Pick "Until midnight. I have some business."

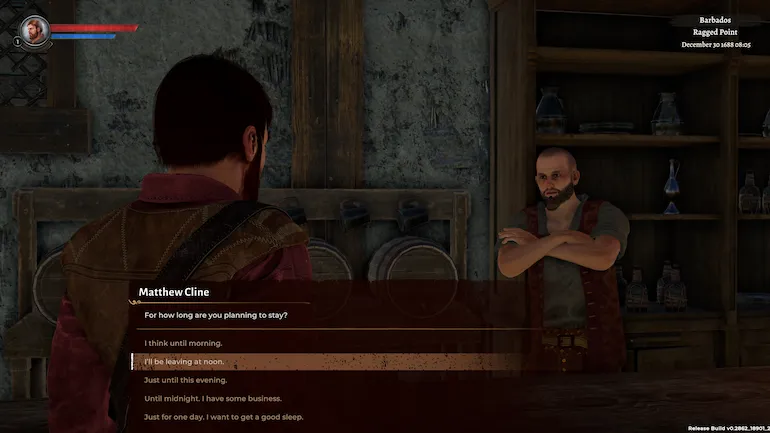coord(212,398)
